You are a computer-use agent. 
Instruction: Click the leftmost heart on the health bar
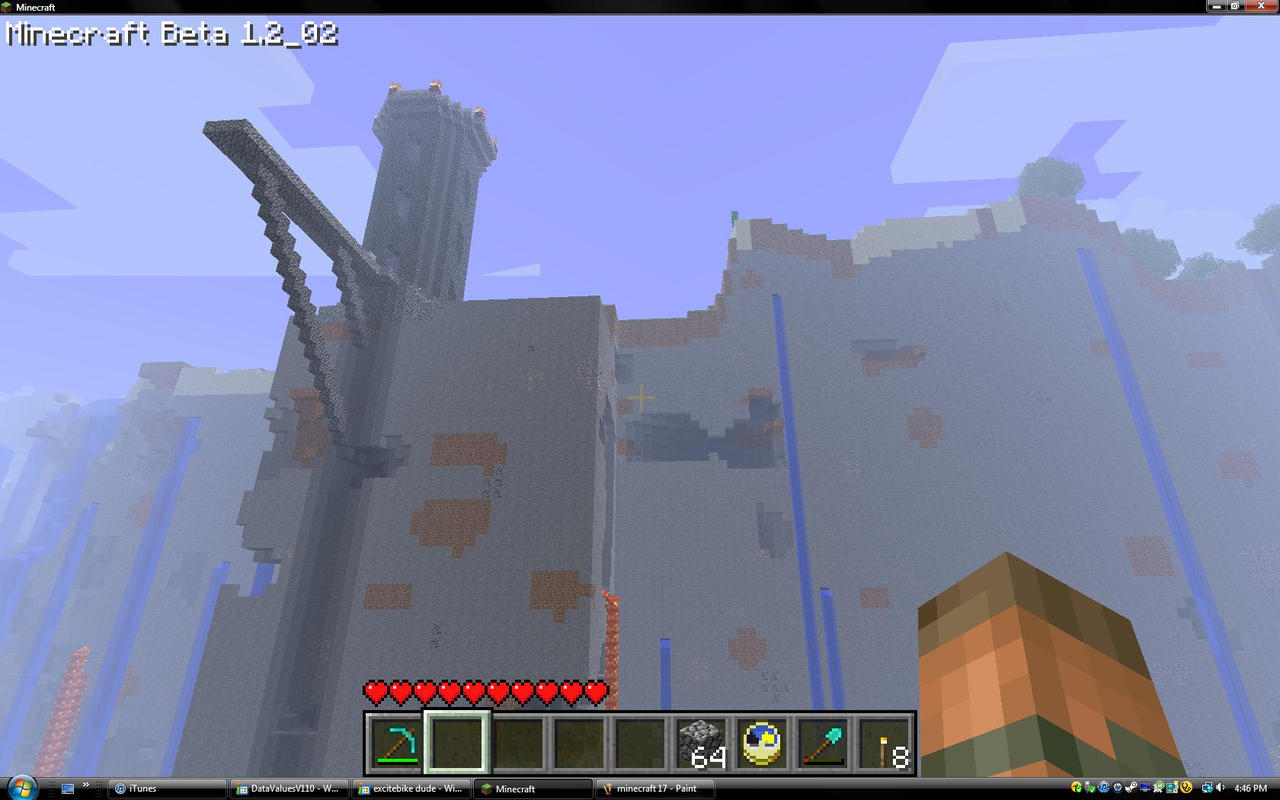click(x=372, y=689)
